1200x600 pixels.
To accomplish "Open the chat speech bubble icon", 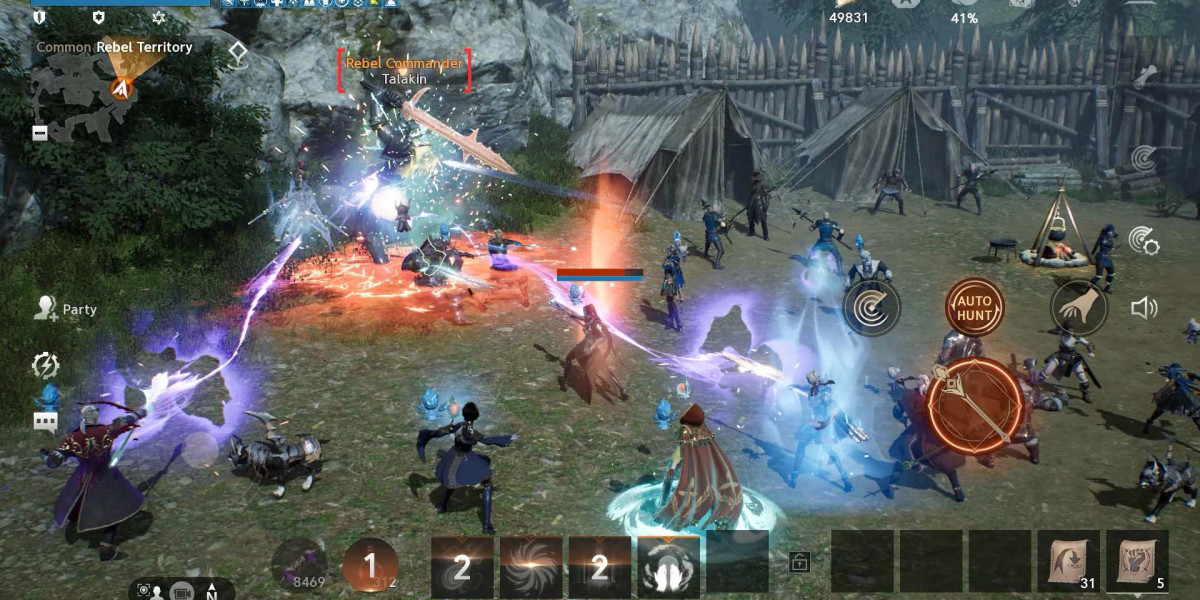I will [46, 421].
